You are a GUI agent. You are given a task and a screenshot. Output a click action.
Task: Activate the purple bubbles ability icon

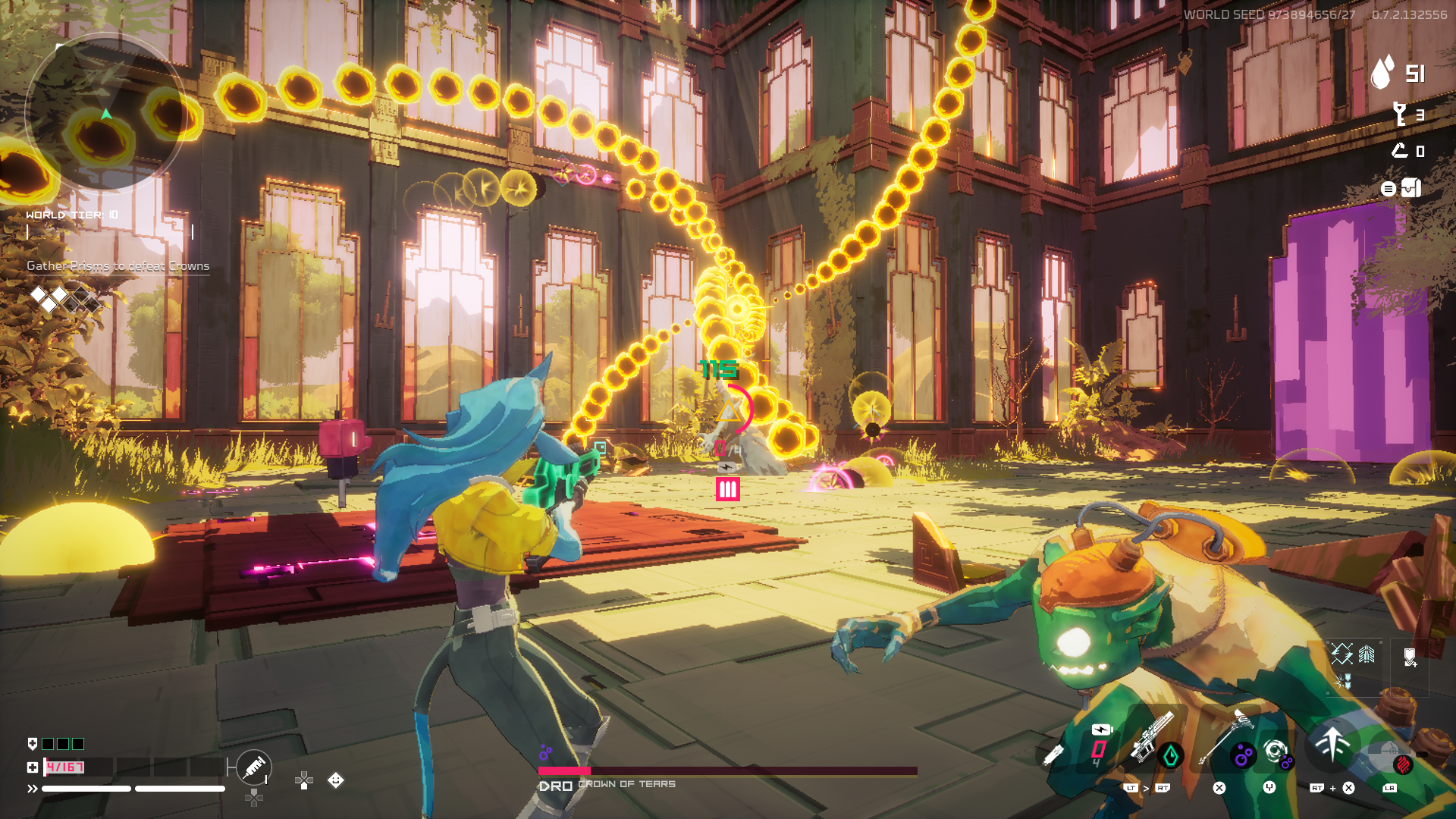pos(1243,755)
